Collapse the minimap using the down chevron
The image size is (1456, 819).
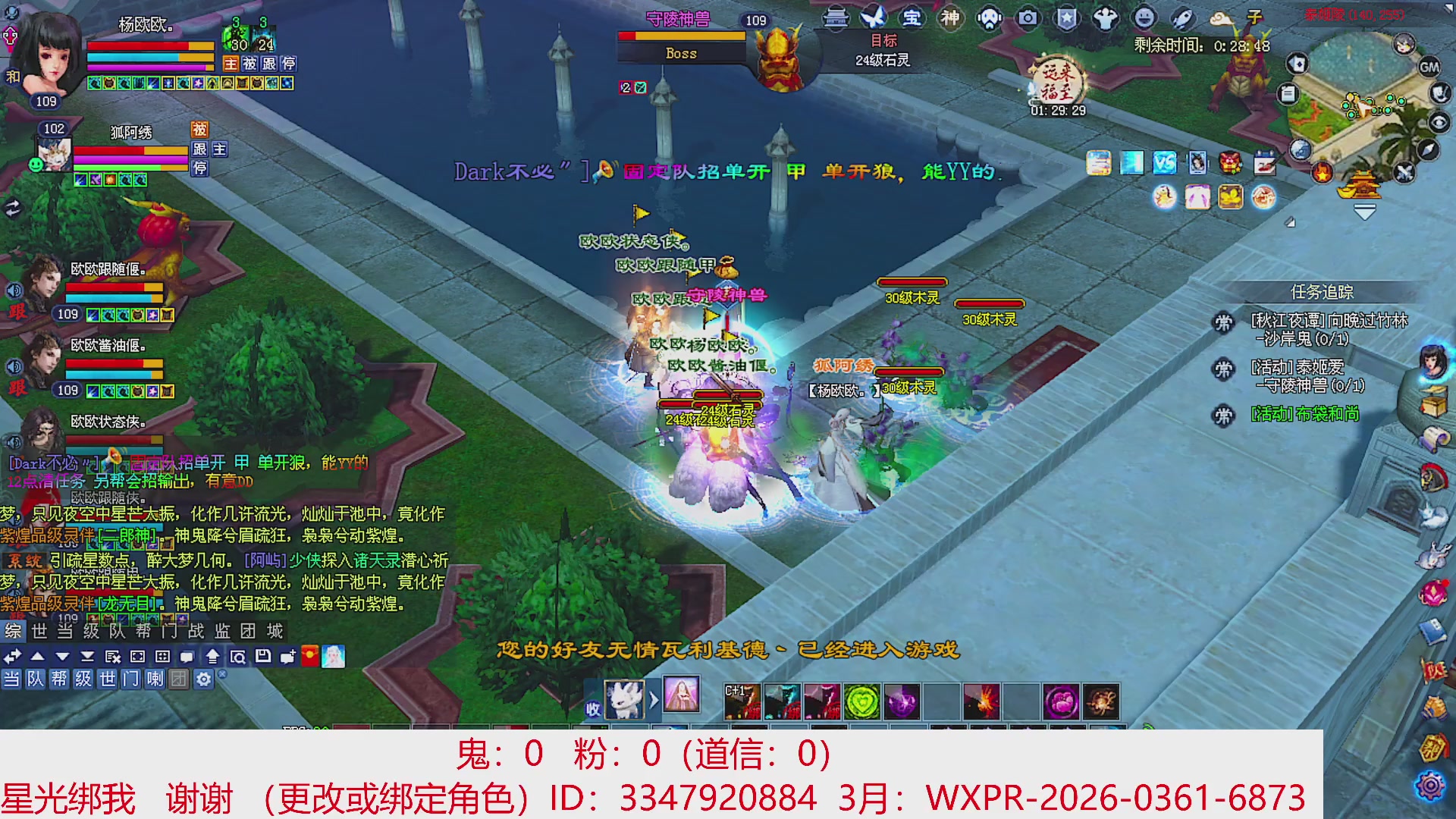[1365, 211]
